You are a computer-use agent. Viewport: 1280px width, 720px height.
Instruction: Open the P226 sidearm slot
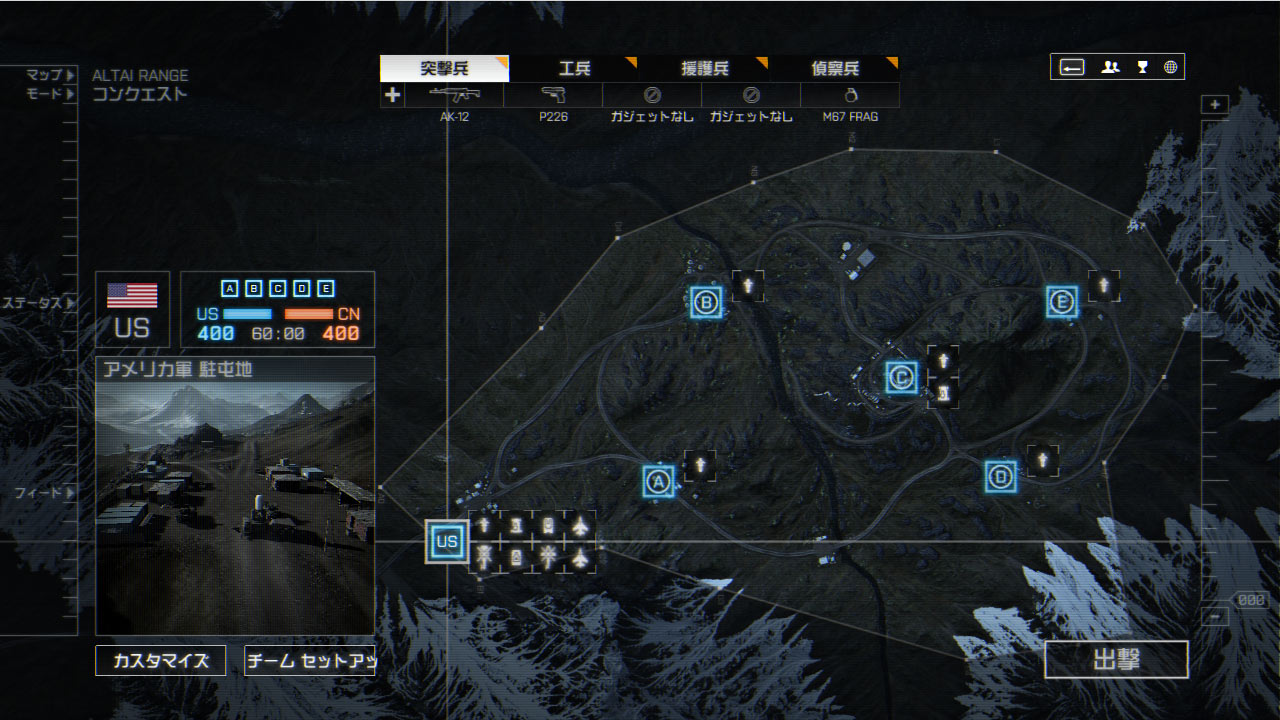553,96
